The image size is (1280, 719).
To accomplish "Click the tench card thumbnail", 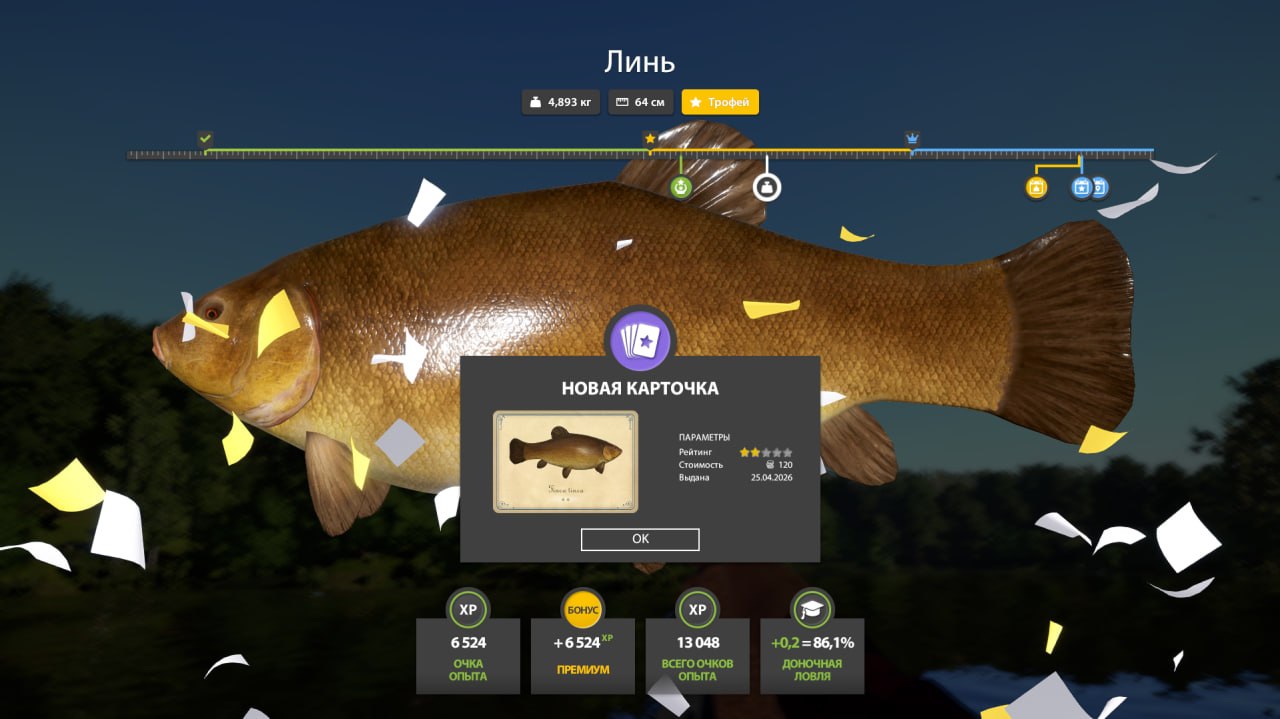I will [565, 461].
